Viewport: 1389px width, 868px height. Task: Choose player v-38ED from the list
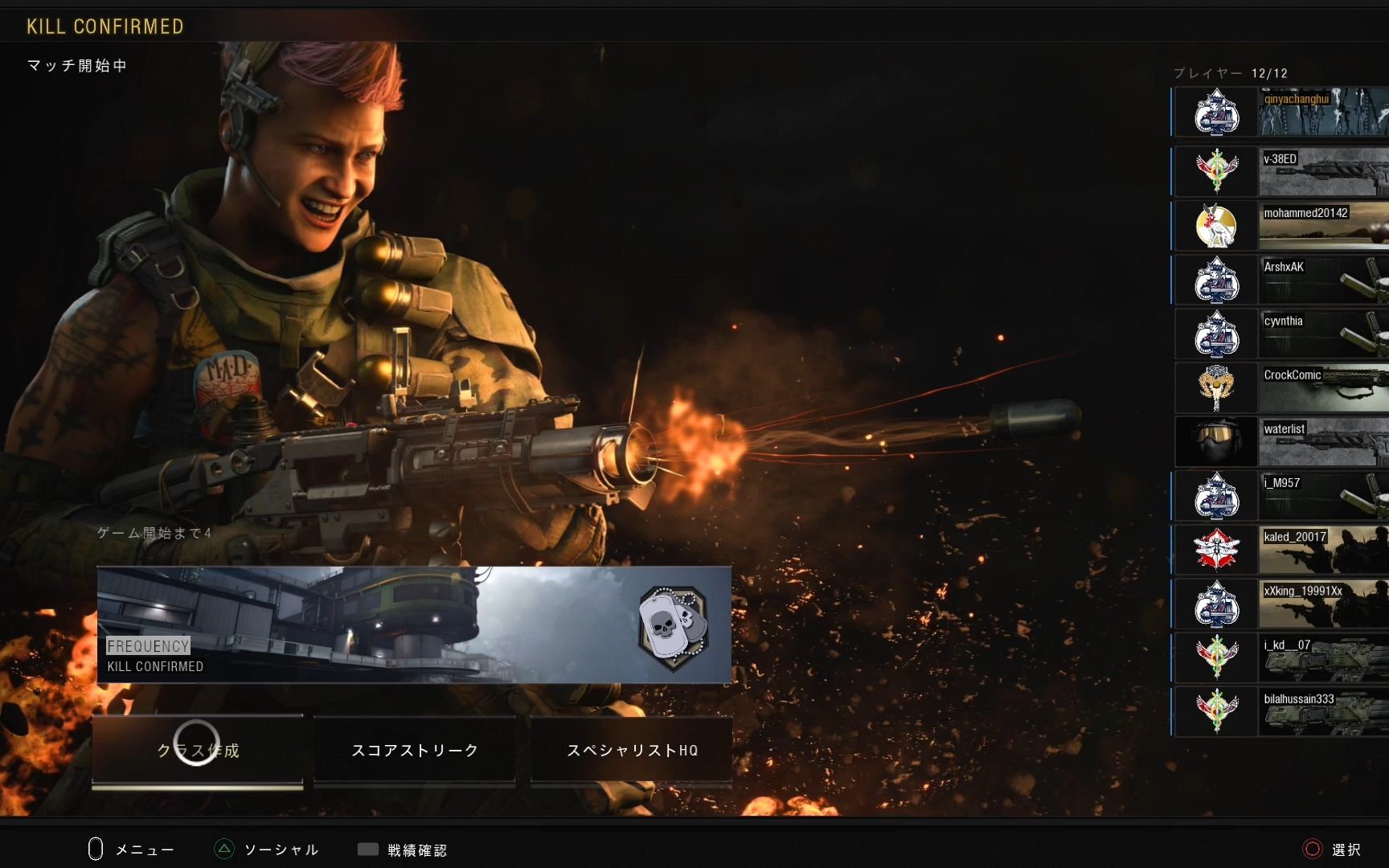1281,172
